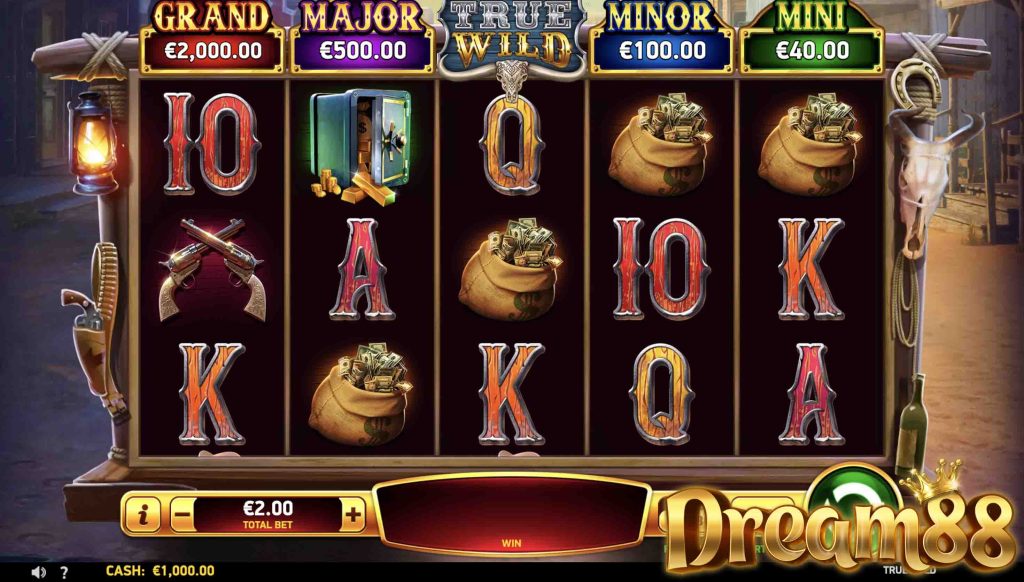Open the paytable info button
Image resolution: width=1024 pixels, height=582 pixels.
144,515
